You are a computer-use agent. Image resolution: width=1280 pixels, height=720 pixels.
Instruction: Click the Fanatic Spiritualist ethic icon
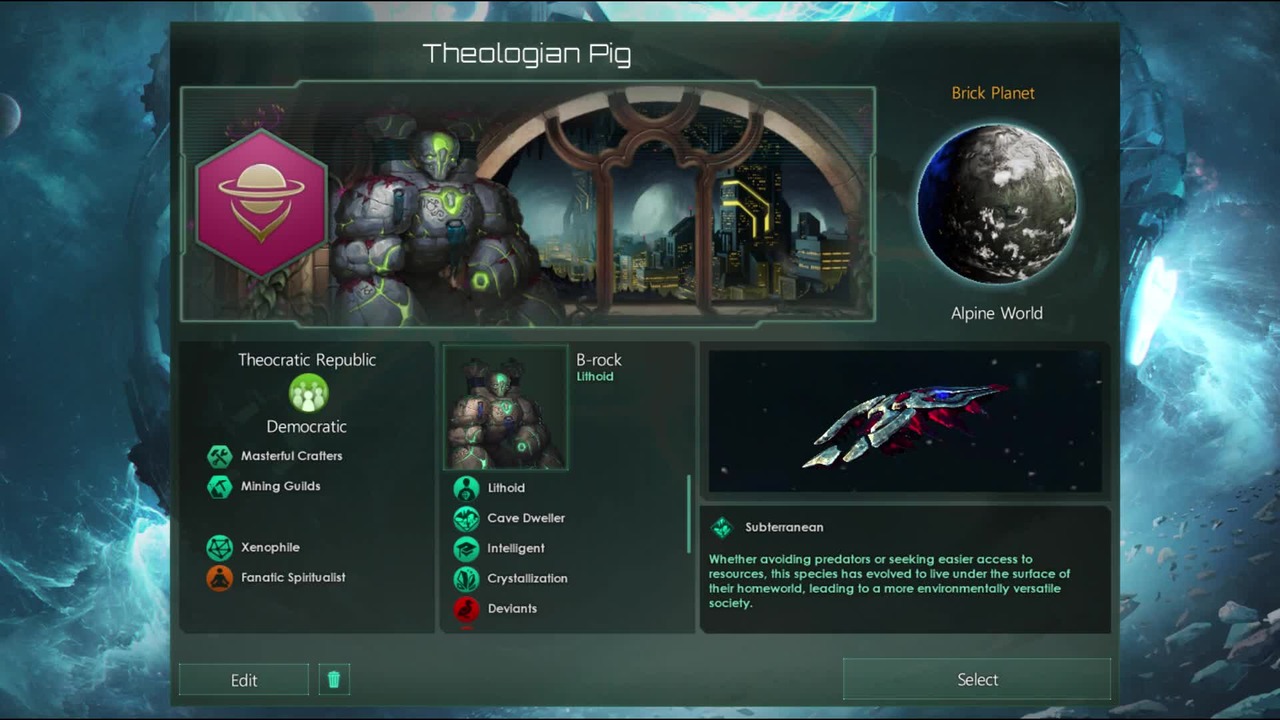click(x=219, y=577)
